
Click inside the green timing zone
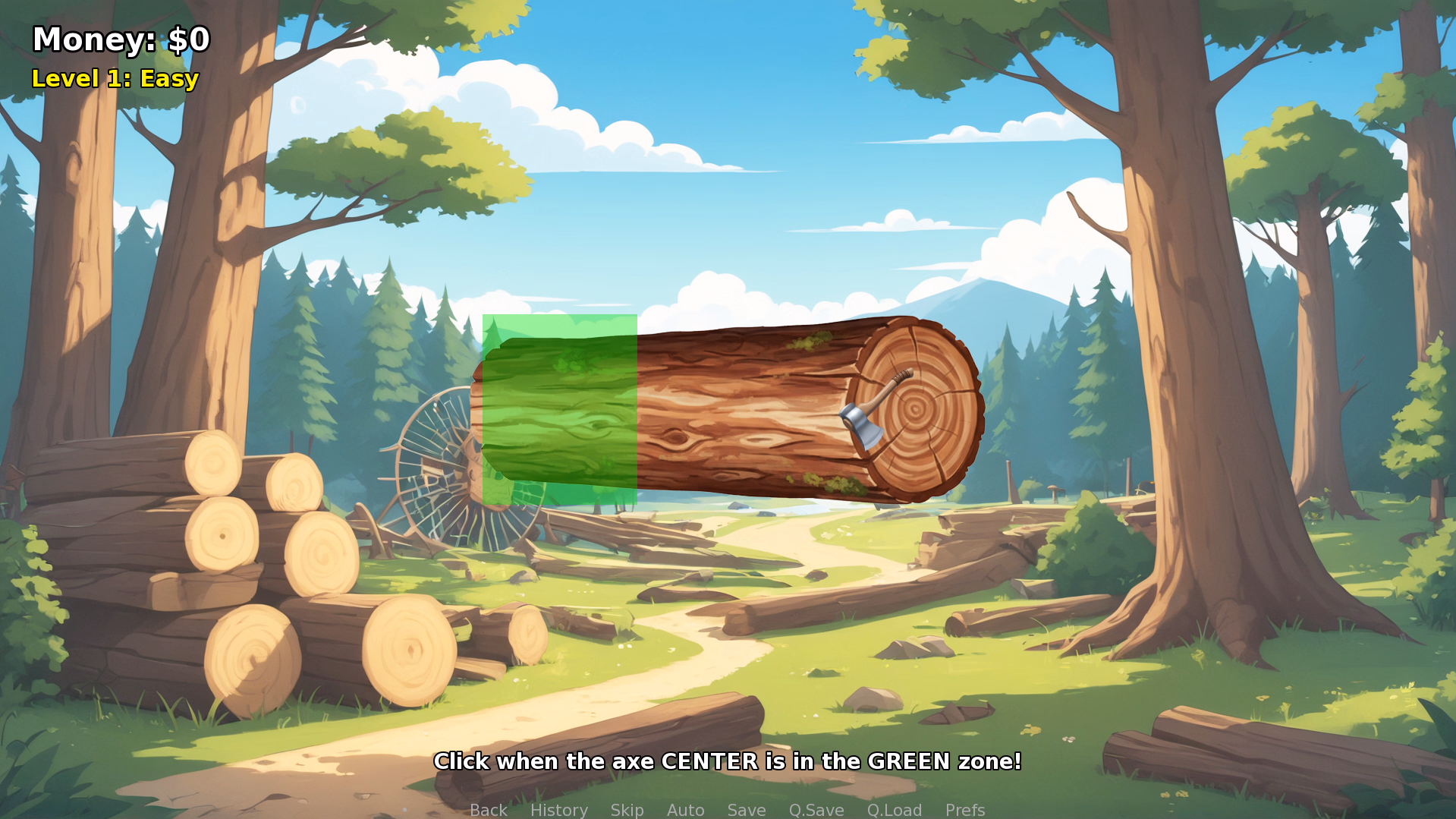click(x=561, y=410)
